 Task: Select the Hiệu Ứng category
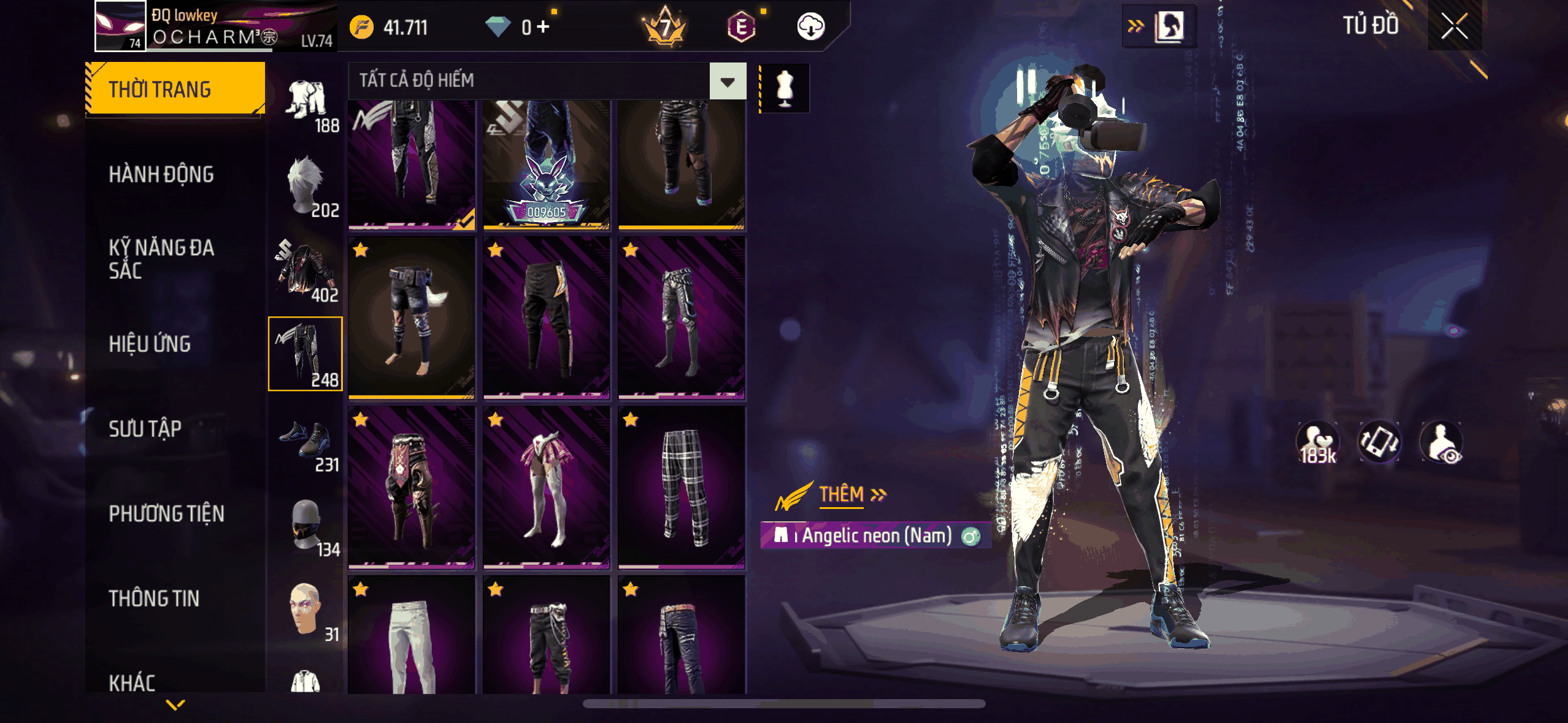click(150, 344)
